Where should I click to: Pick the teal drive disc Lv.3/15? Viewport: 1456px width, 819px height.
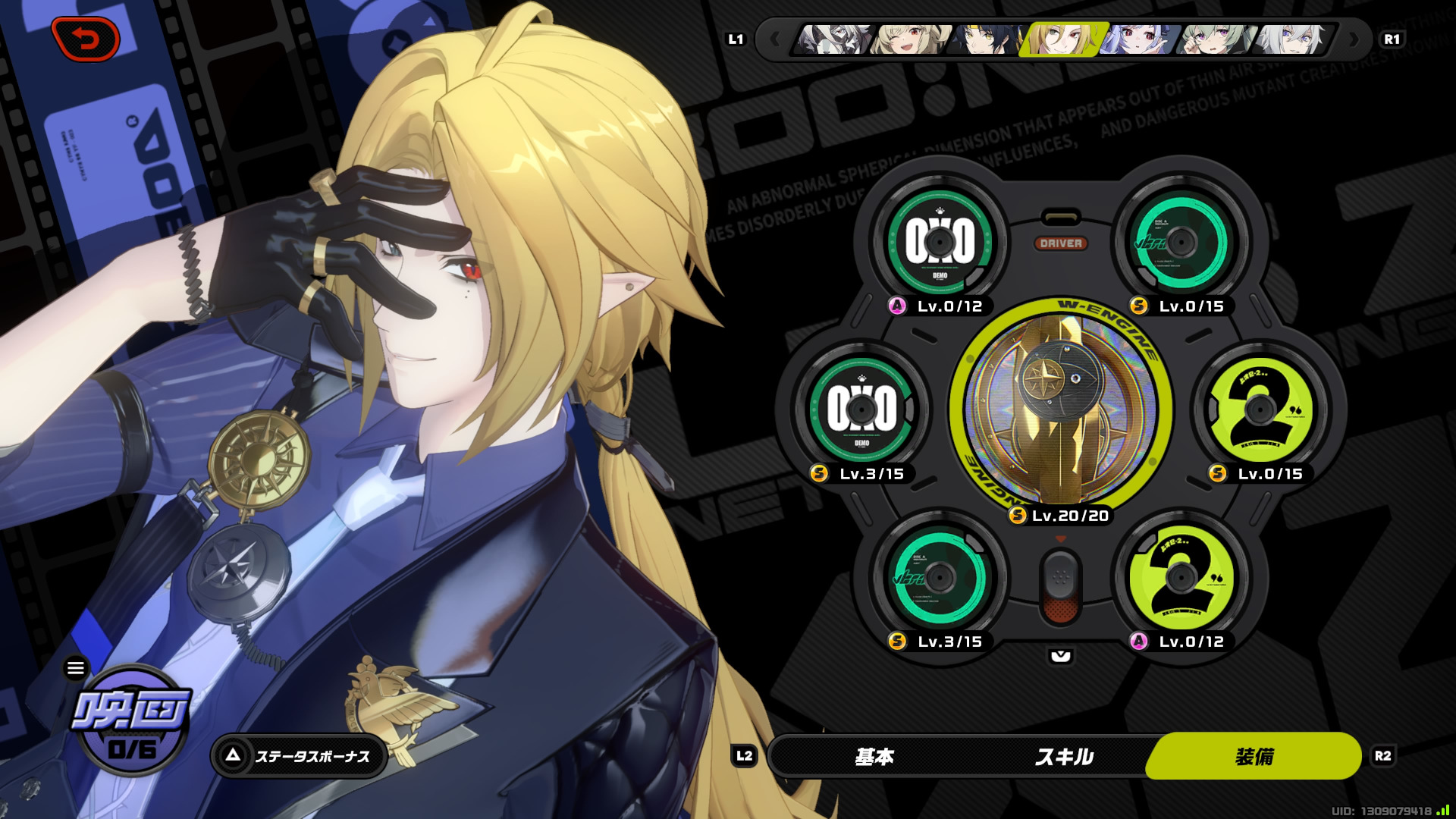940,578
